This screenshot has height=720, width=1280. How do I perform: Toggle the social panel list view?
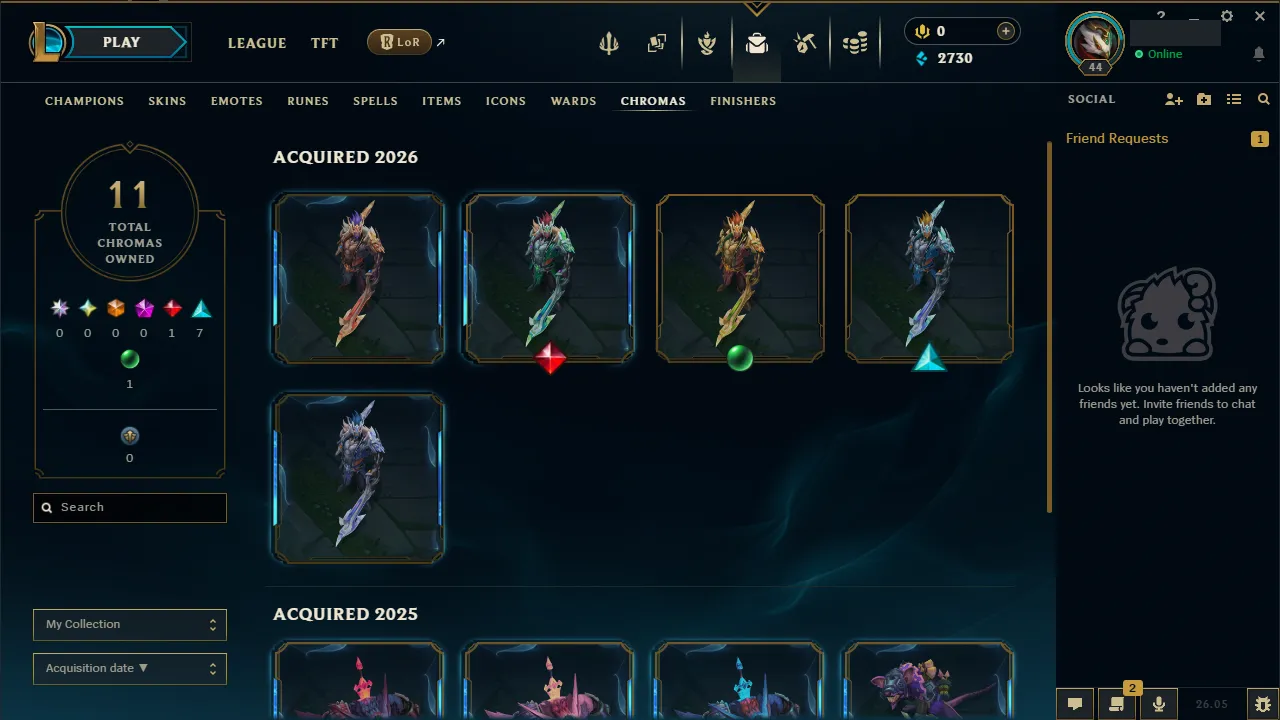(1234, 99)
